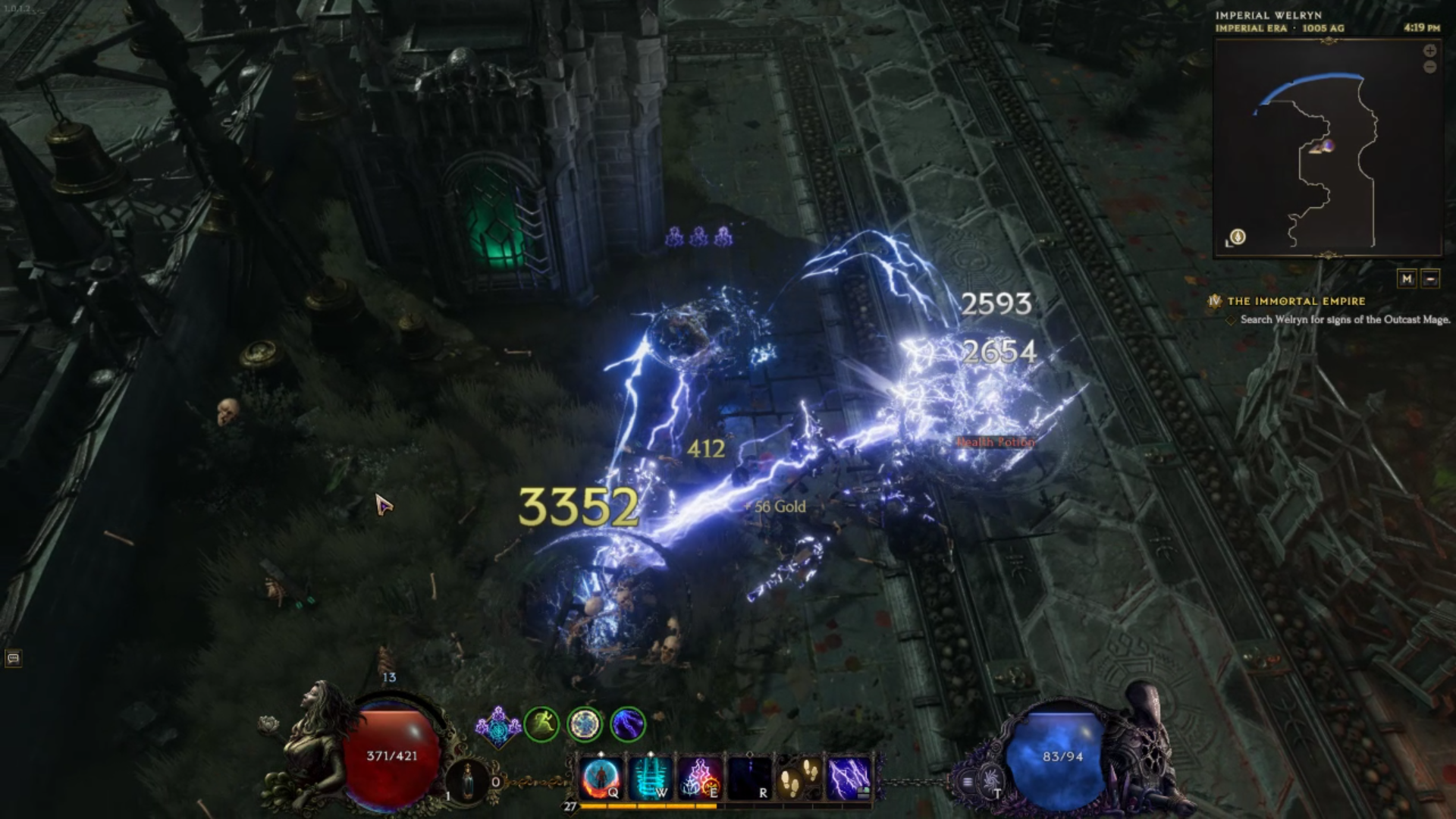The height and width of the screenshot is (819, 1456).
Task: Toggle the map overlay with the M button
Action: (1407, 278)
